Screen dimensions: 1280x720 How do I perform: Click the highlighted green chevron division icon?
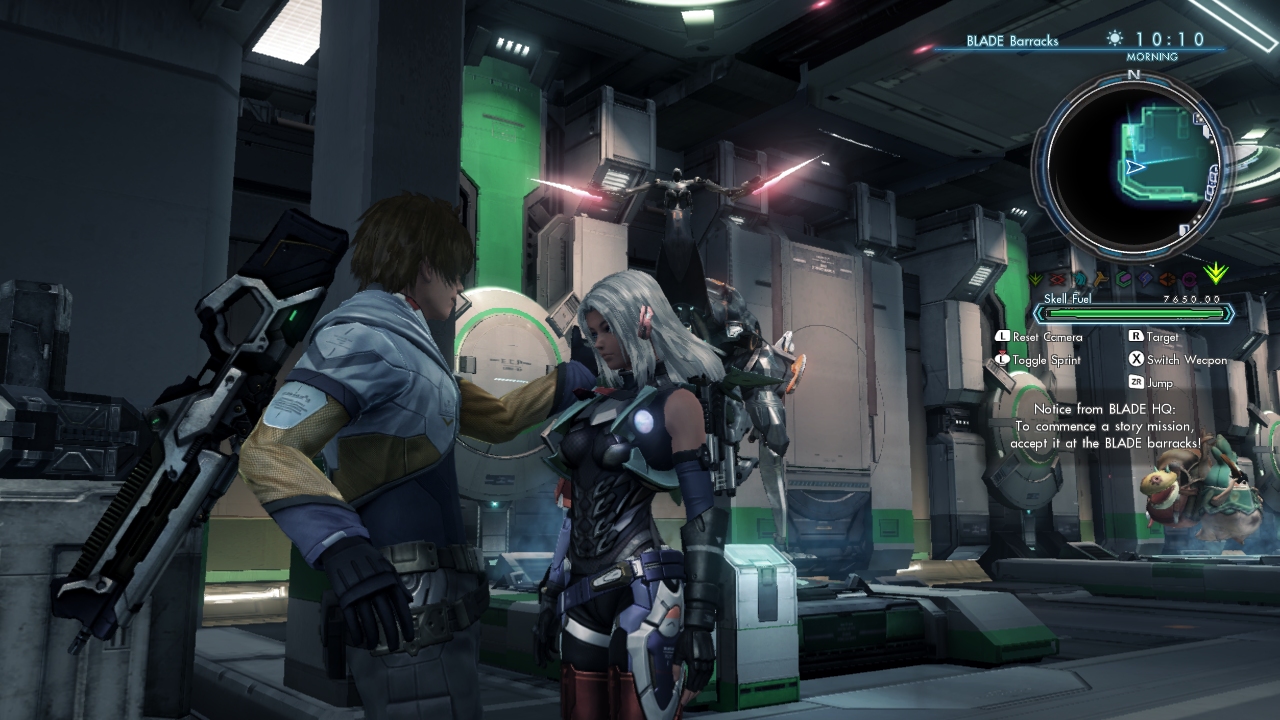click(x=1215, y=273)
